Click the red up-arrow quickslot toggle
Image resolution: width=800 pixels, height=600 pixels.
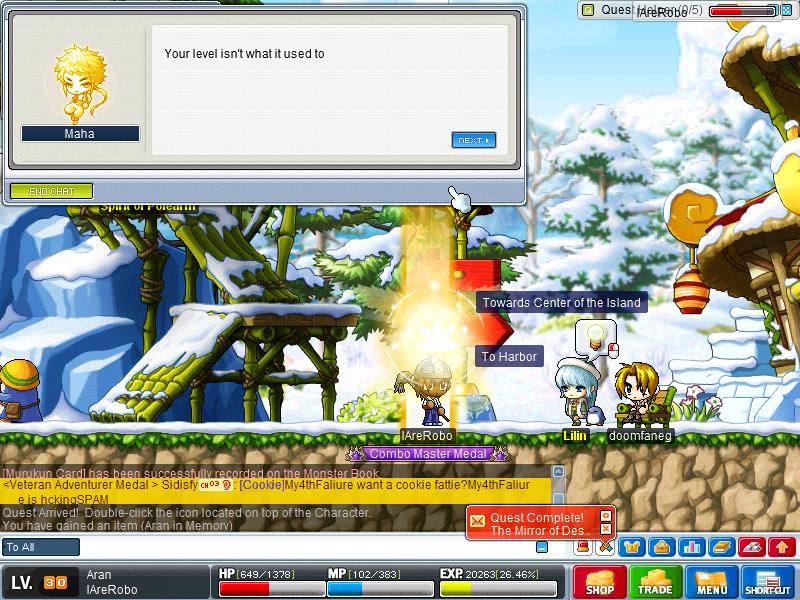(782, 547)
